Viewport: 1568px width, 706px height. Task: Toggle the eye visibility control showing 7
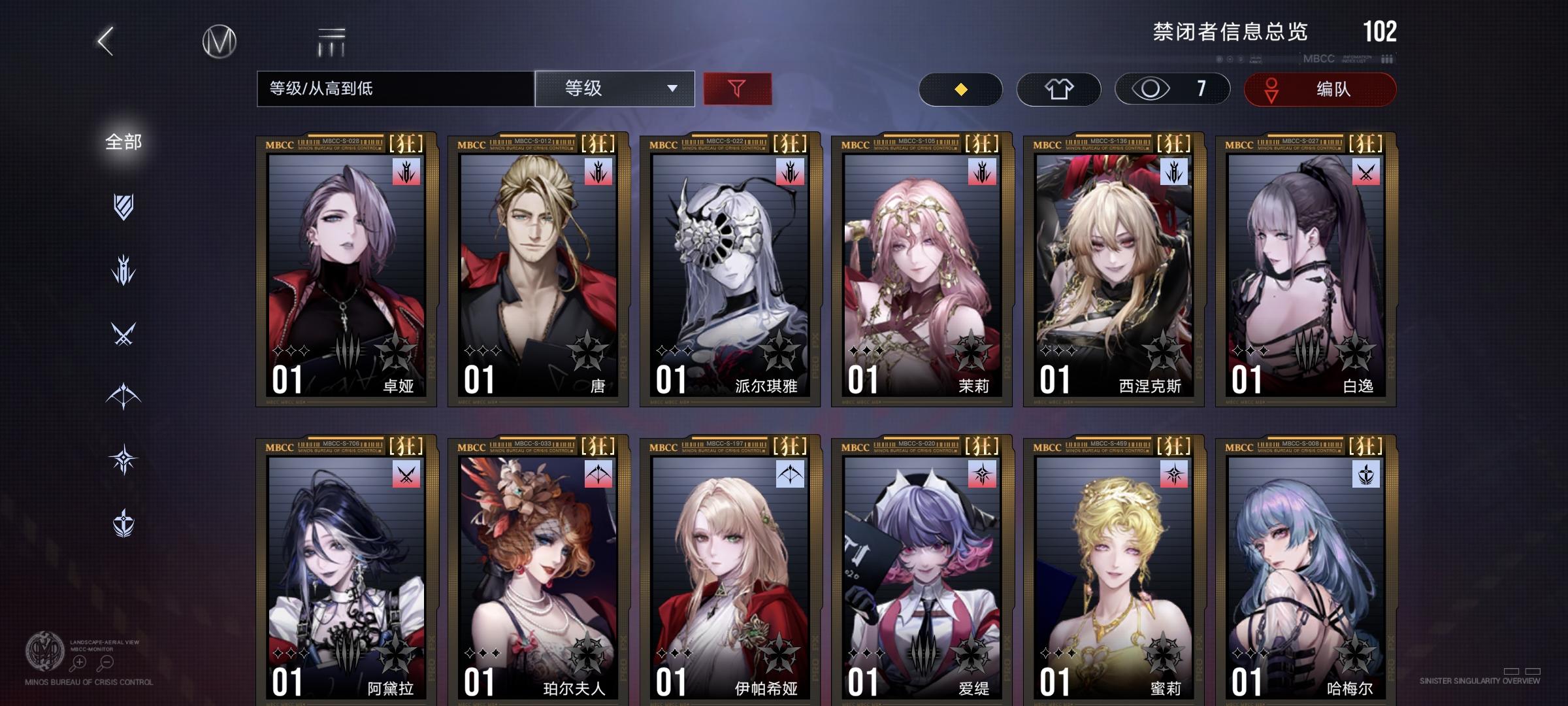point(1169,89)
